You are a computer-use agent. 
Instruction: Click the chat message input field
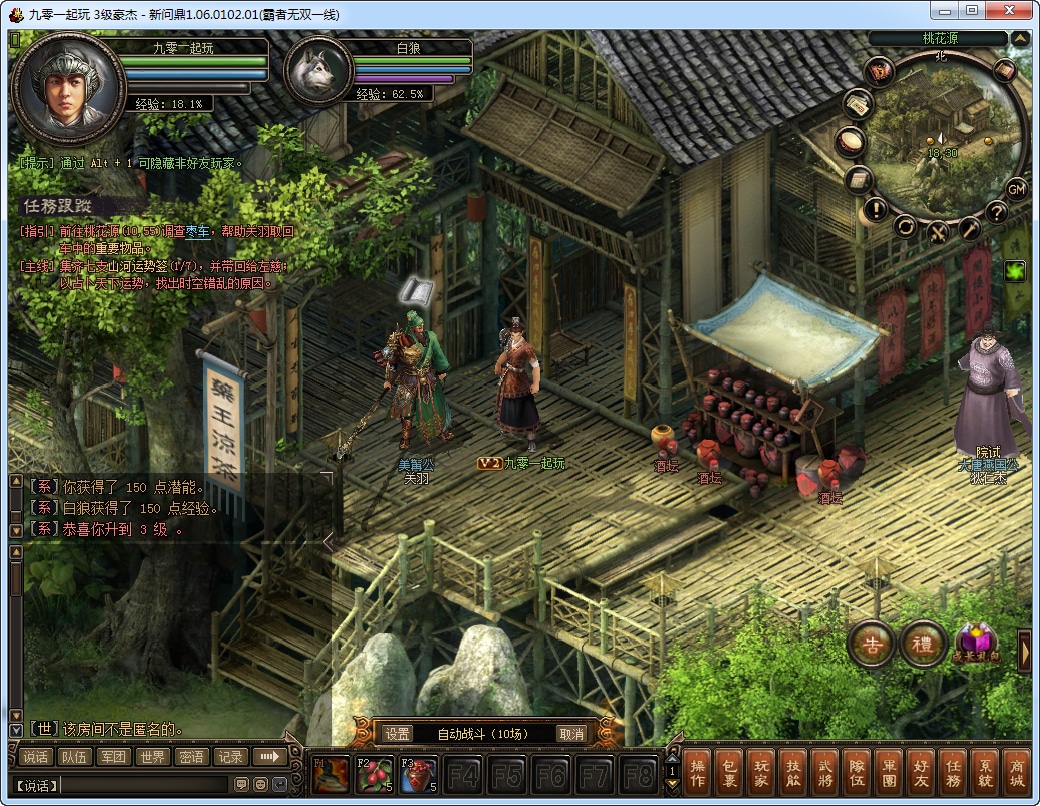pos(145,785)
